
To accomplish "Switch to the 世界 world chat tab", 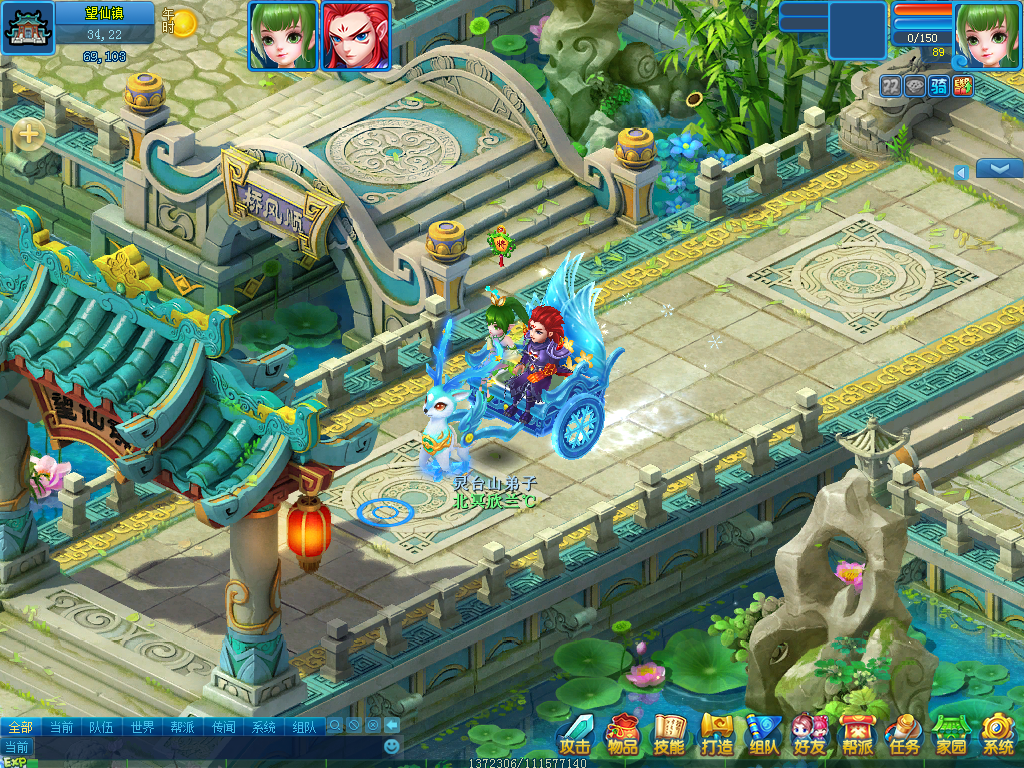I will pos(143,727).
